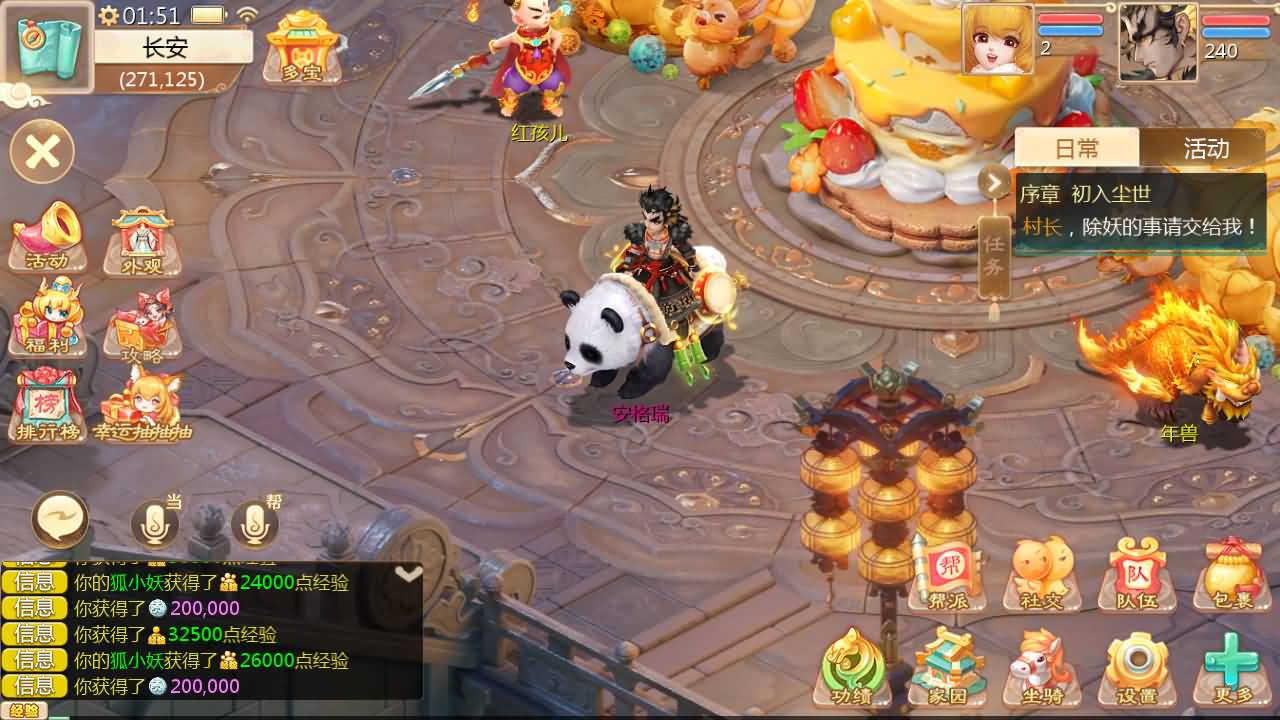The height and width of the screenshot is (720, 1280).
Task: Expand the quest panel gold arrow
Action: pyautogui.click(x=993, y=181)
